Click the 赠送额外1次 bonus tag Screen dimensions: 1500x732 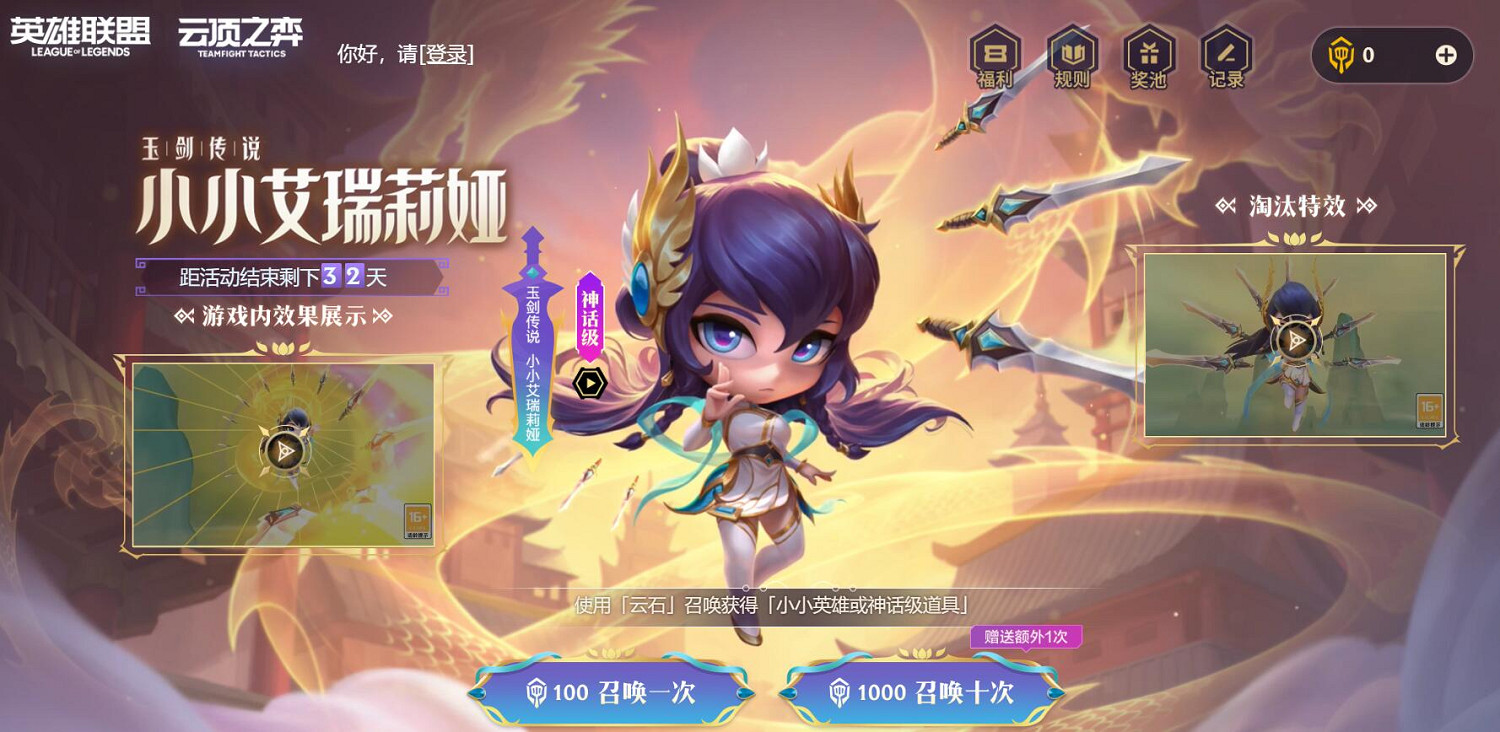pyautogui.click(x=1027, y=637)
